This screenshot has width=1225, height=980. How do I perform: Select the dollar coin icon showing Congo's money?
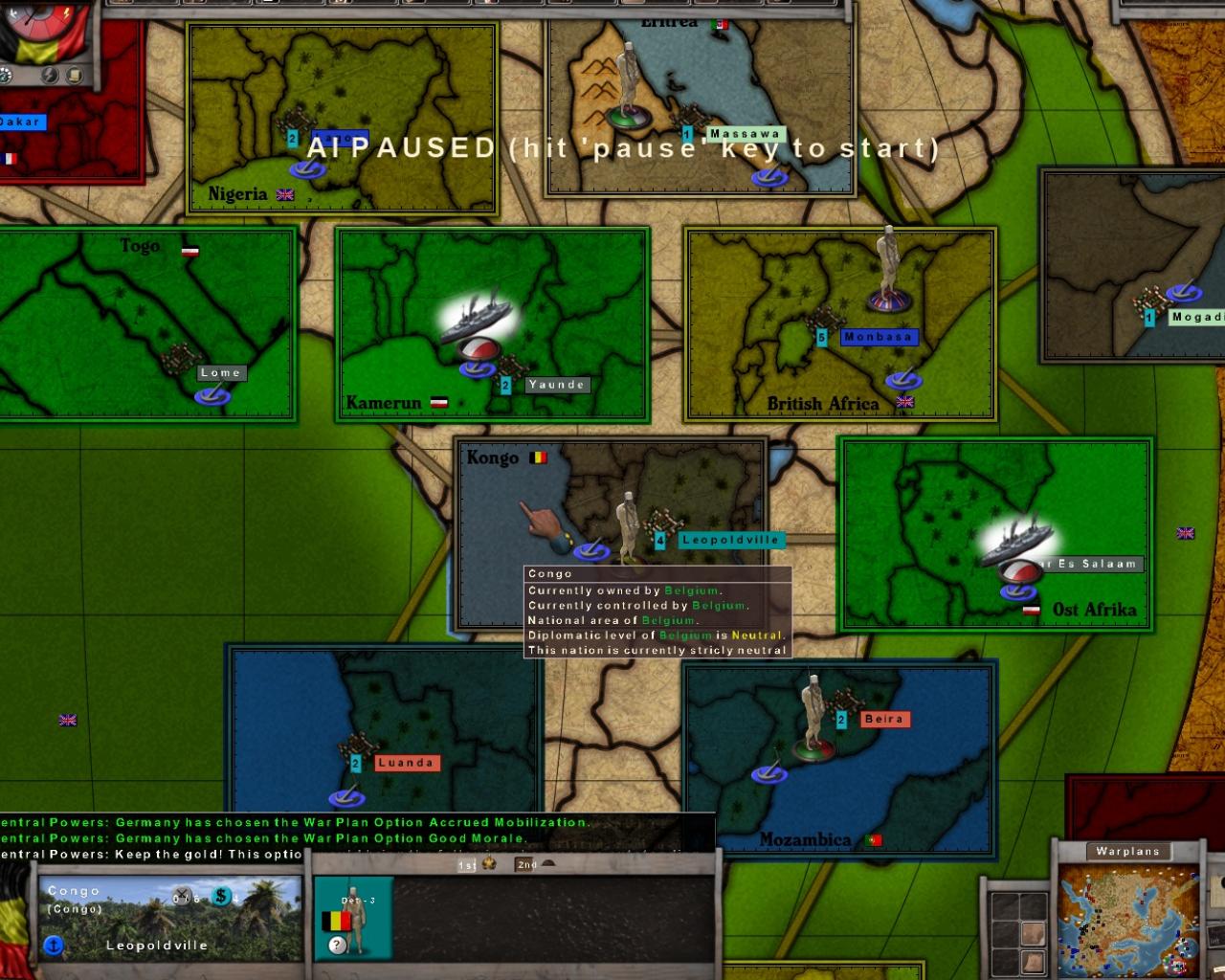[222, 897]
